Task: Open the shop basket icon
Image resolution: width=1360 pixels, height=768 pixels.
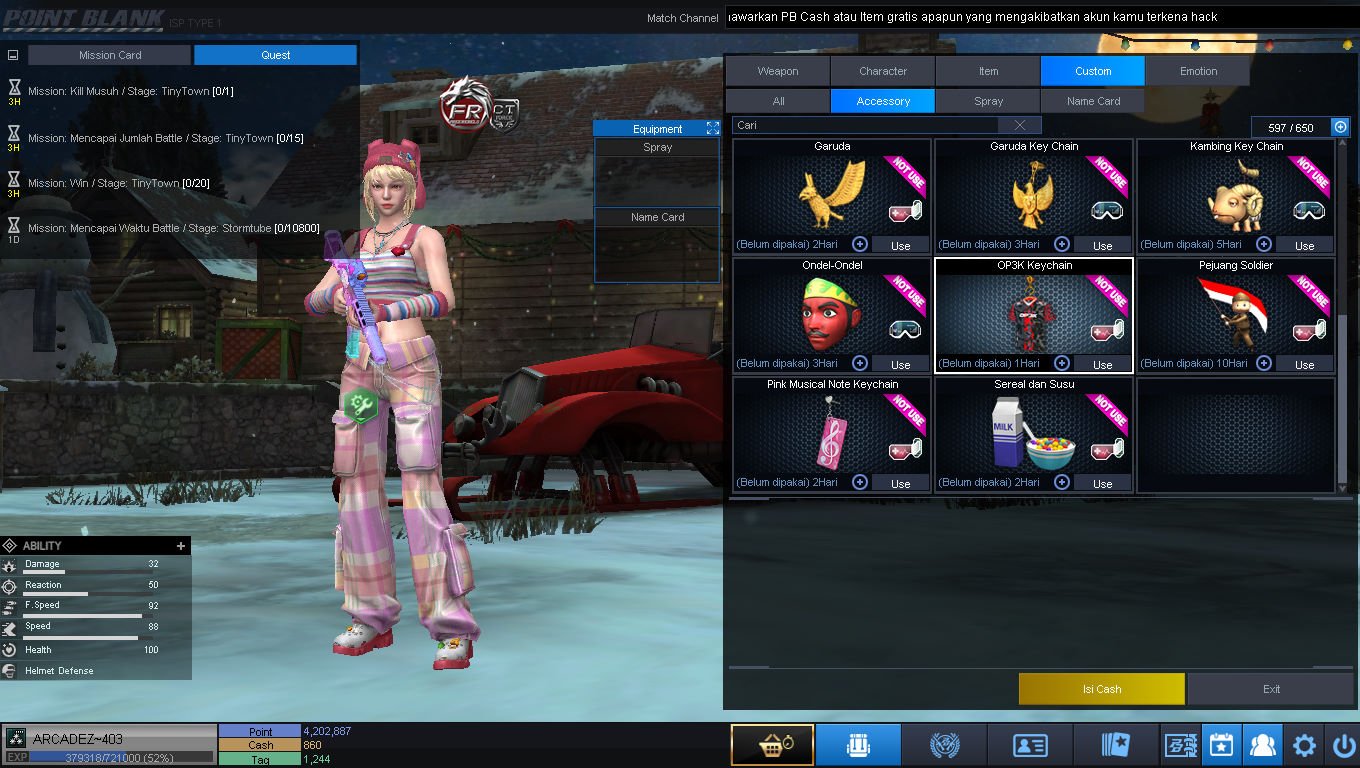Action: click(x=771, y=745)
